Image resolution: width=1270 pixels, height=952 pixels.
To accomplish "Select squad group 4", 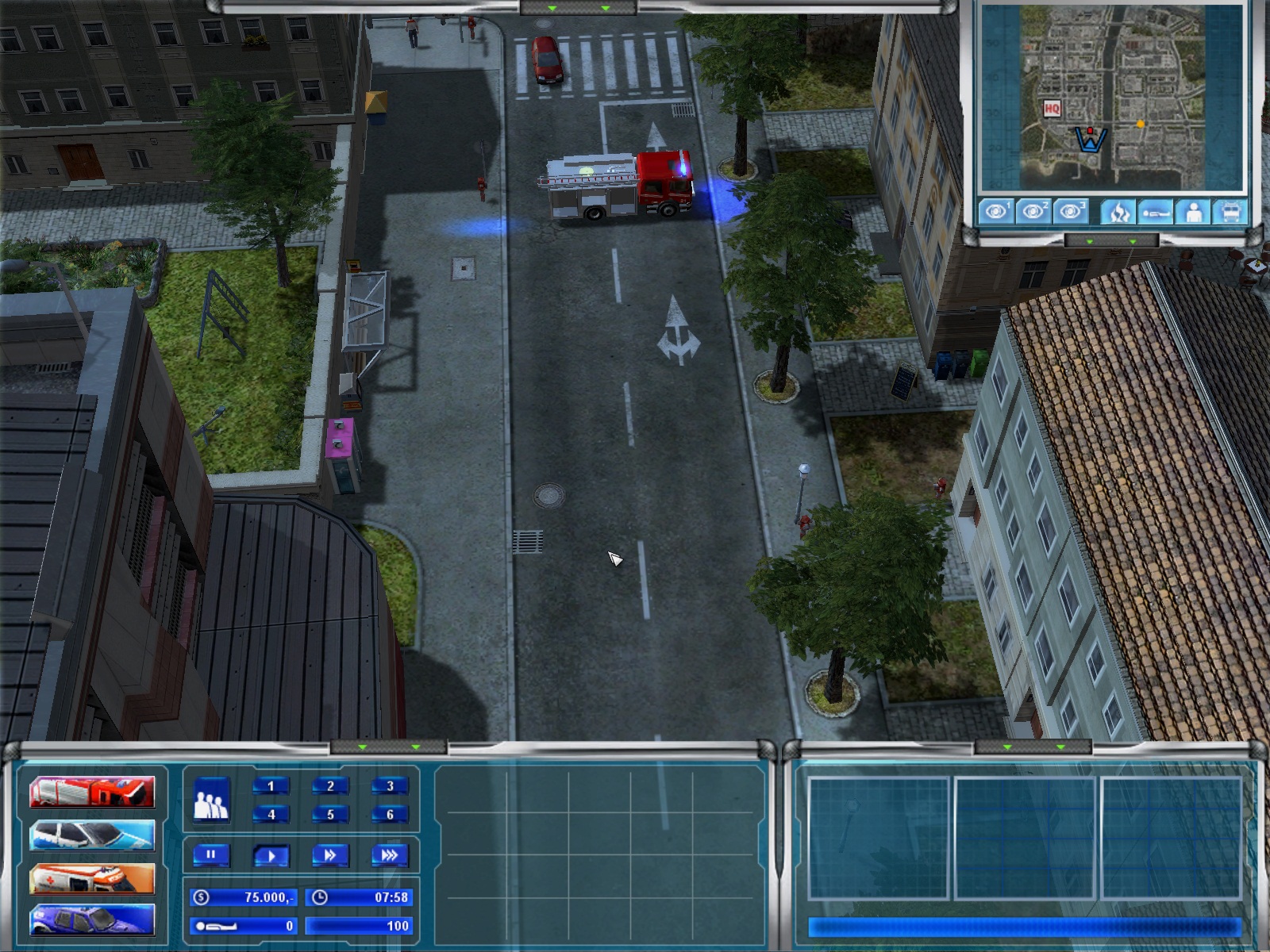I will tap(271, 814).
